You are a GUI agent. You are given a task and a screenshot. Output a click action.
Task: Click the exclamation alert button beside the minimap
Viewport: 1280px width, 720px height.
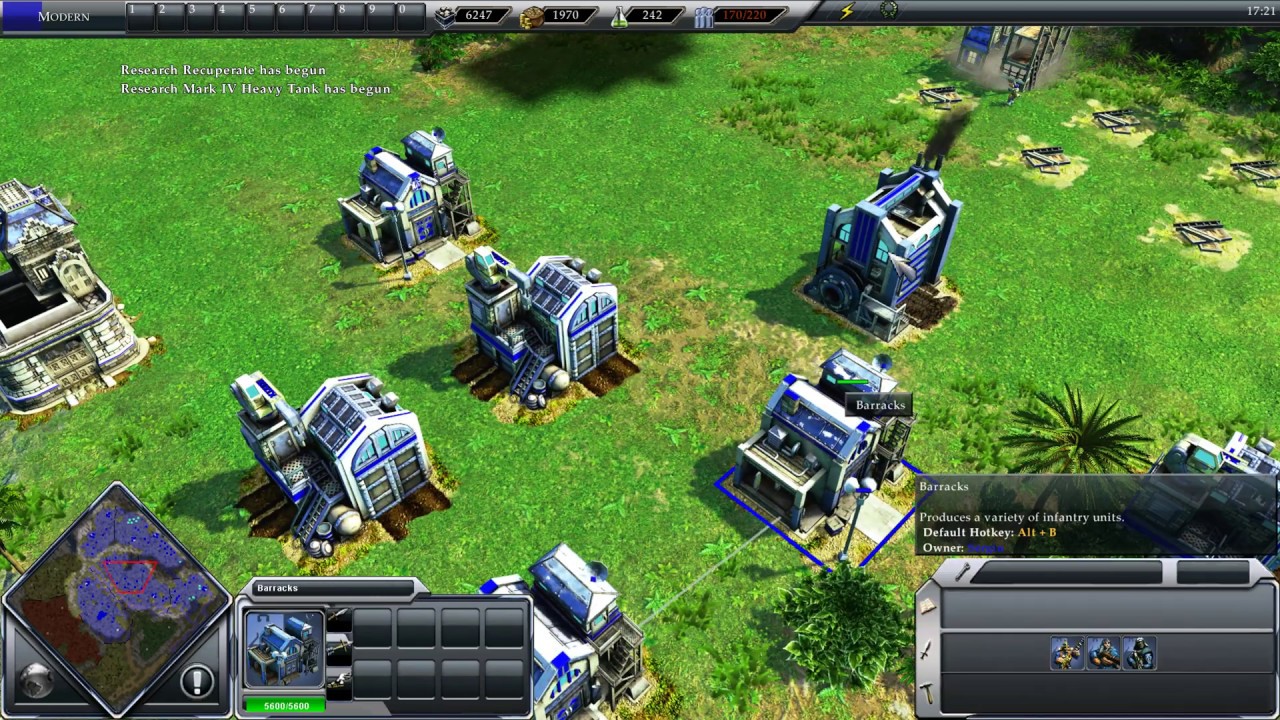[x=197, y=680]
